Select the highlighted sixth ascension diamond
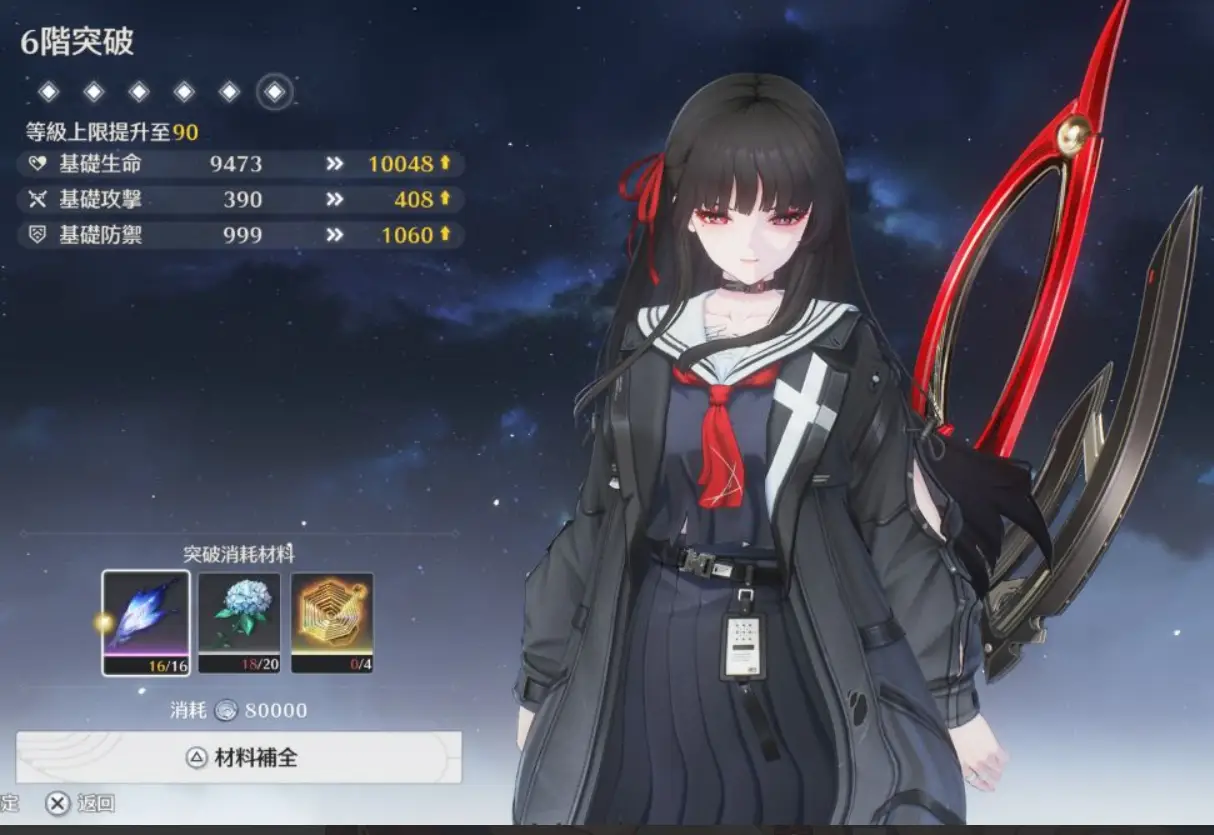The height and width of the screenshot is (835, 1214). pos(274,92)
